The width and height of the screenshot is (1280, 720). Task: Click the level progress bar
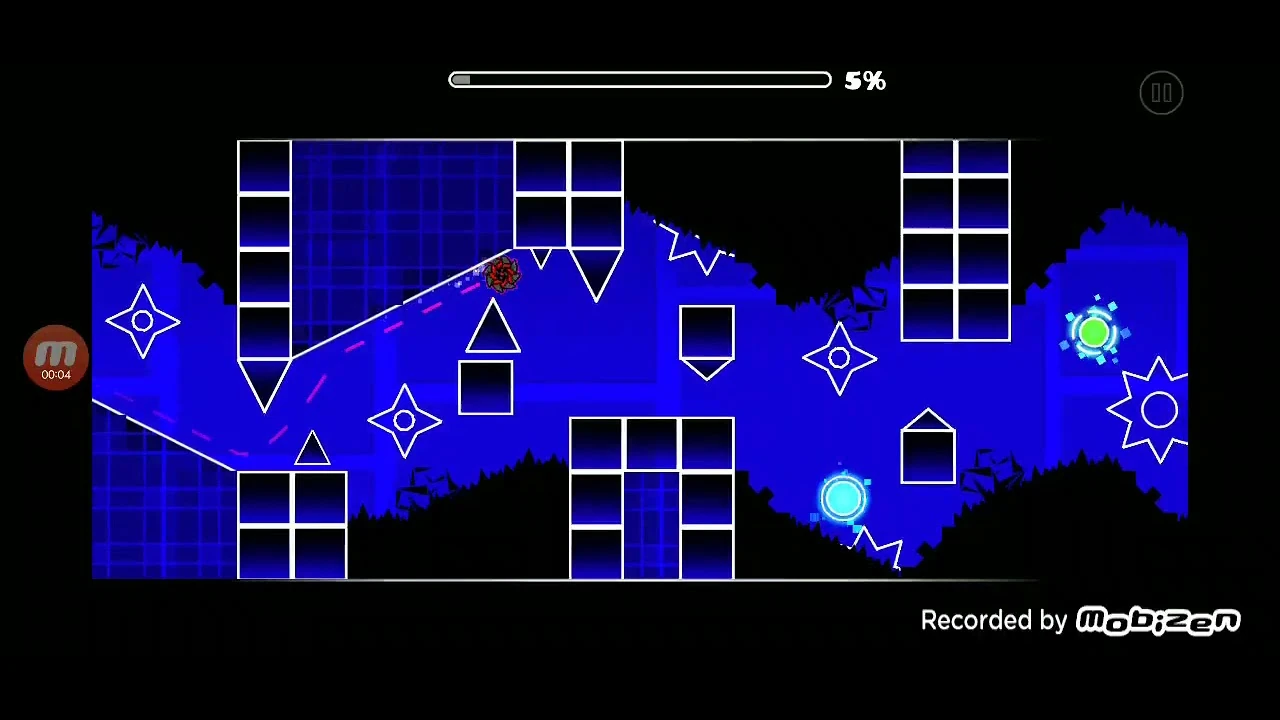click(x=640, y=80)
